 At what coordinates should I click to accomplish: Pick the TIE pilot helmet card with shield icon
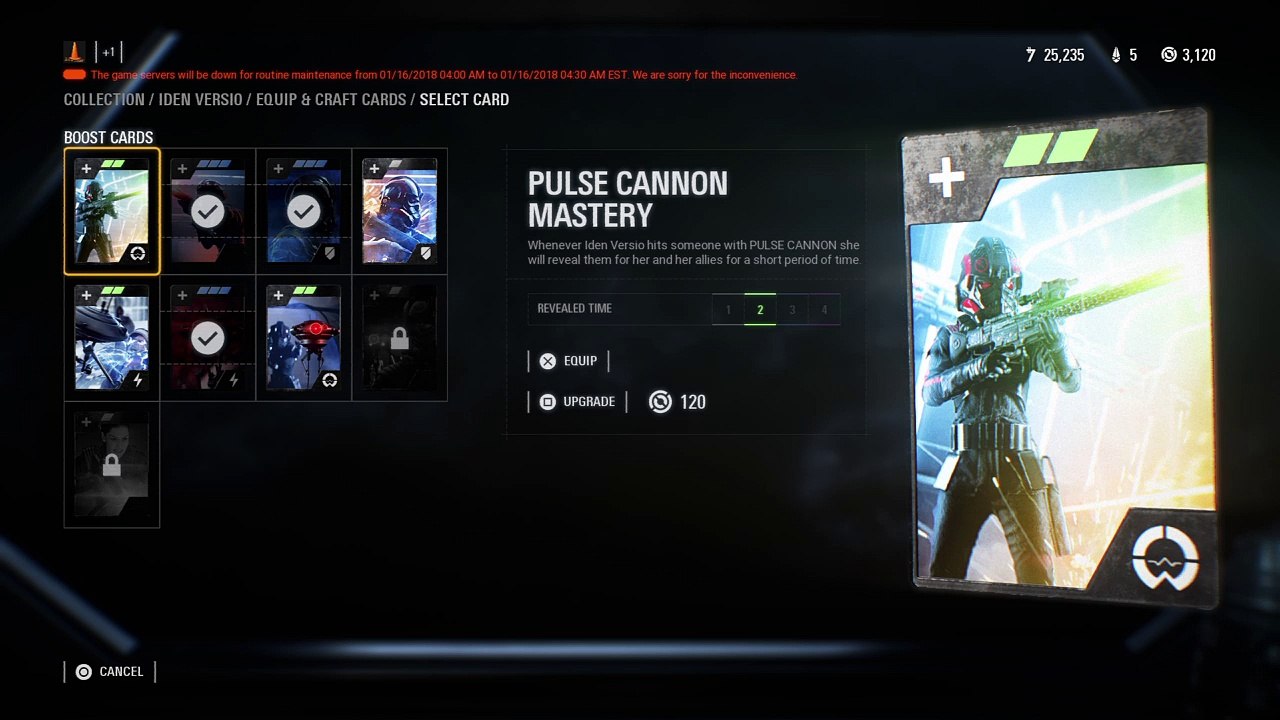(x=400, y=211)
